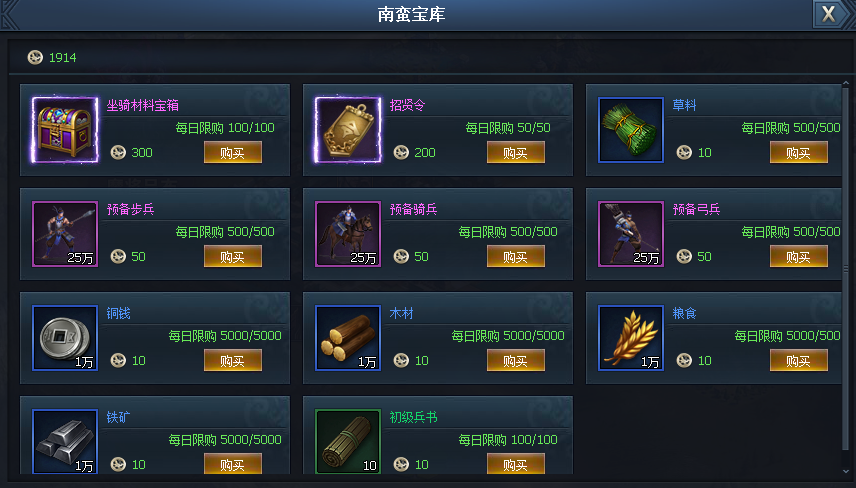
Task: Purchase 铁矿 iron ore
Action: pyautogui.click(x=233, y=464)
